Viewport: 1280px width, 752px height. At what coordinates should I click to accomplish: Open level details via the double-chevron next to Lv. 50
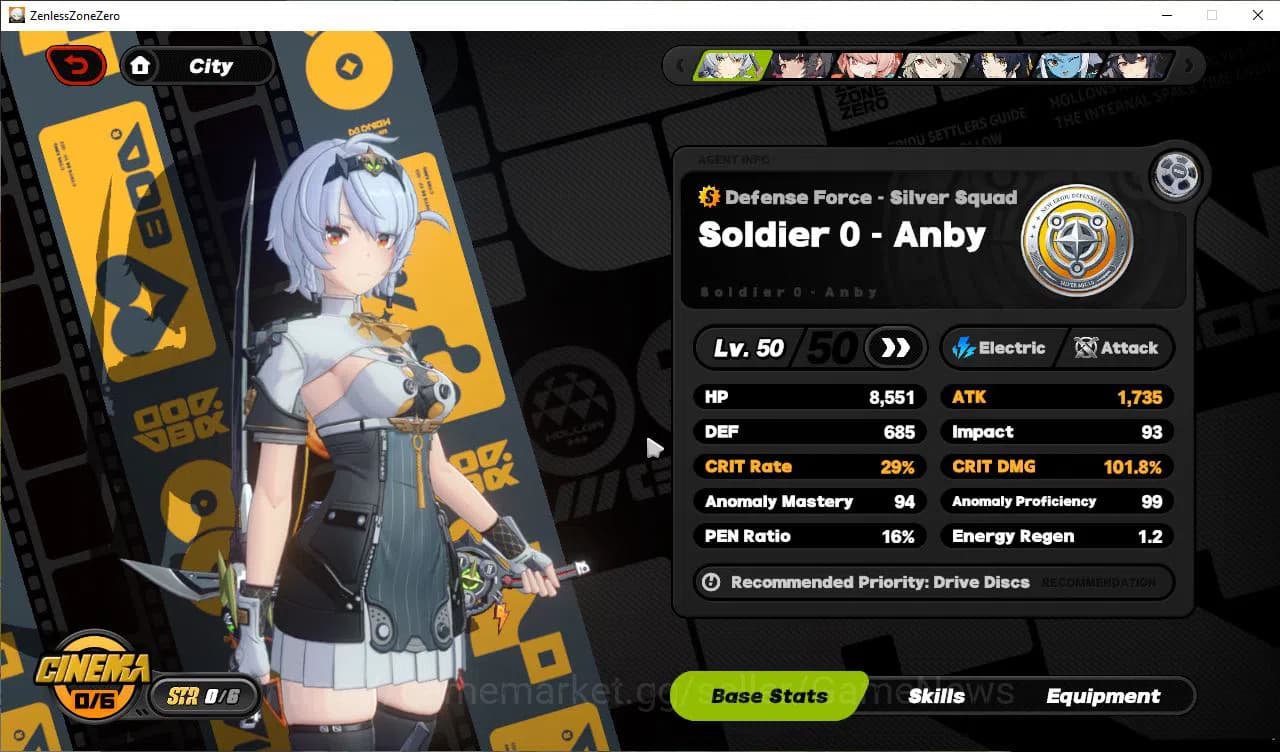click(895, 348)
